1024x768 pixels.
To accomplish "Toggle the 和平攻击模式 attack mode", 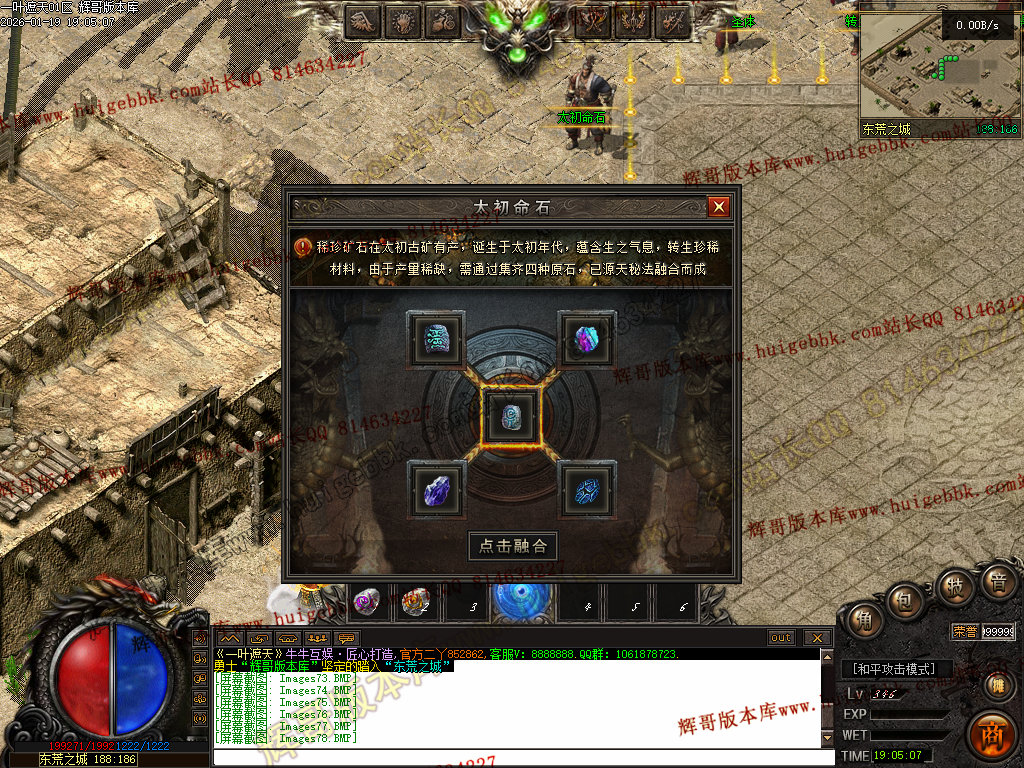I will (895, 668).
